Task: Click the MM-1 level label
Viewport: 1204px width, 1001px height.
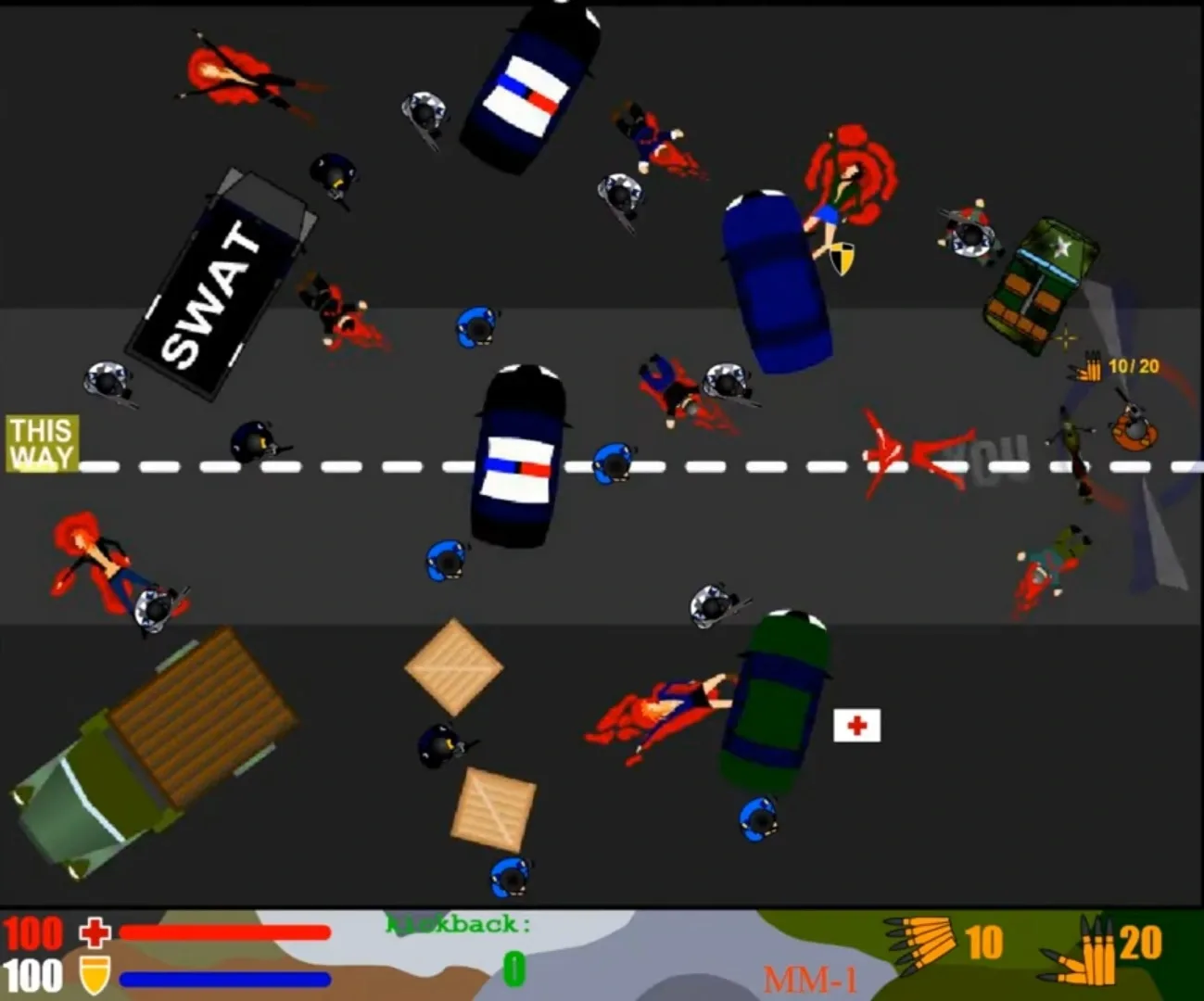Action: tap(811, 978)
